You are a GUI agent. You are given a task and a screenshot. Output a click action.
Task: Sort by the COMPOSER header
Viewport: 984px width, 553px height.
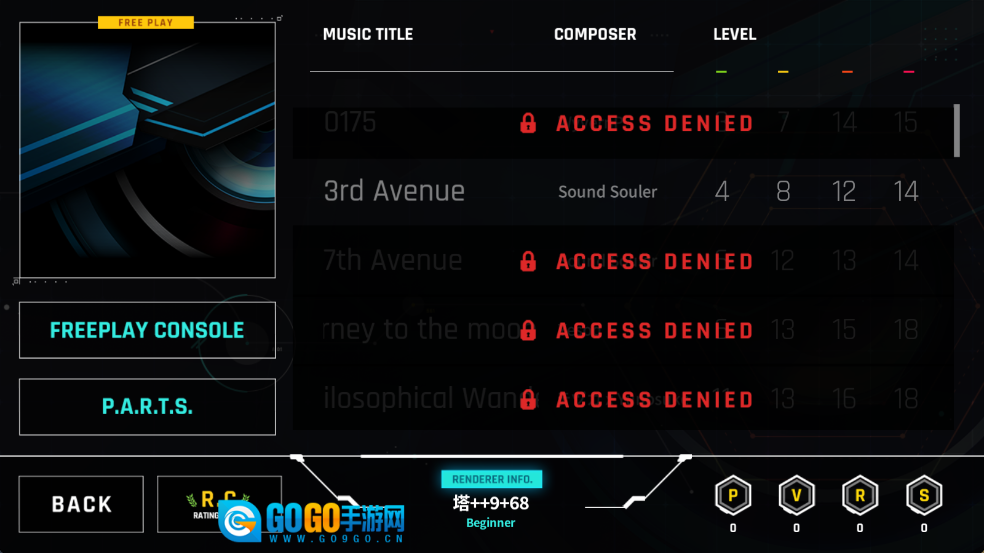coord(595,34)
